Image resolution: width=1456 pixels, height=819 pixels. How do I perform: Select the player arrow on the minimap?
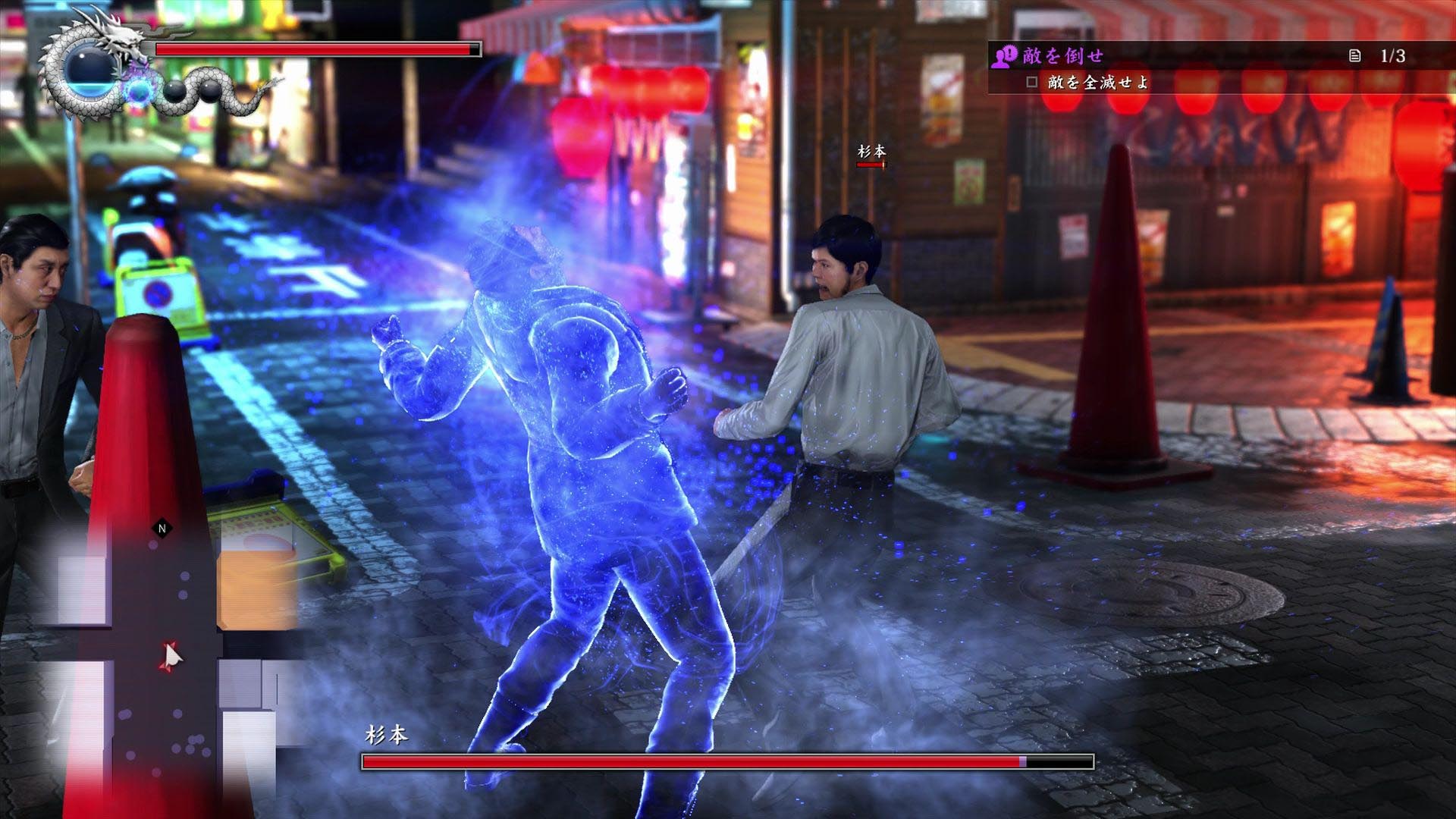pos(171,656)
